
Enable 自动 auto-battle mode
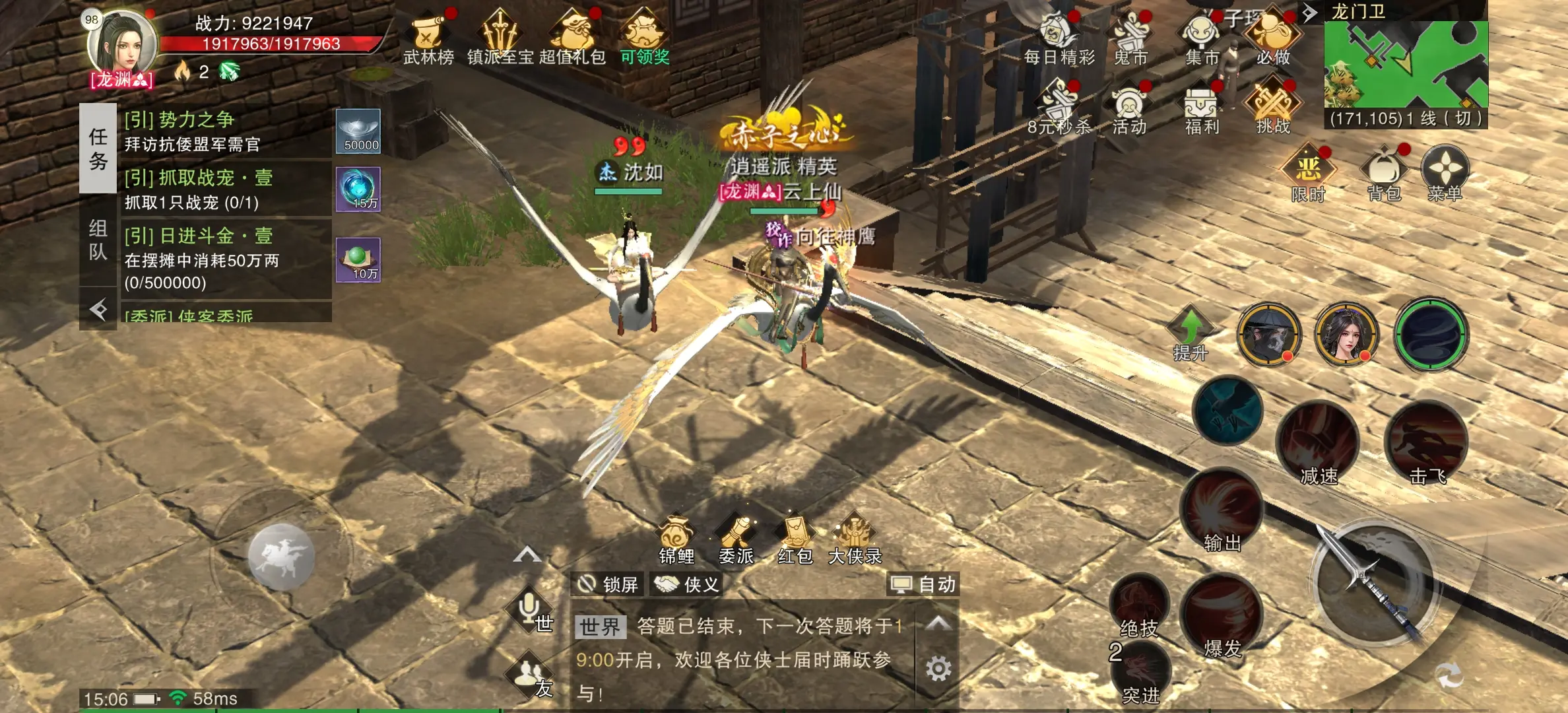(x=923, y=585)
